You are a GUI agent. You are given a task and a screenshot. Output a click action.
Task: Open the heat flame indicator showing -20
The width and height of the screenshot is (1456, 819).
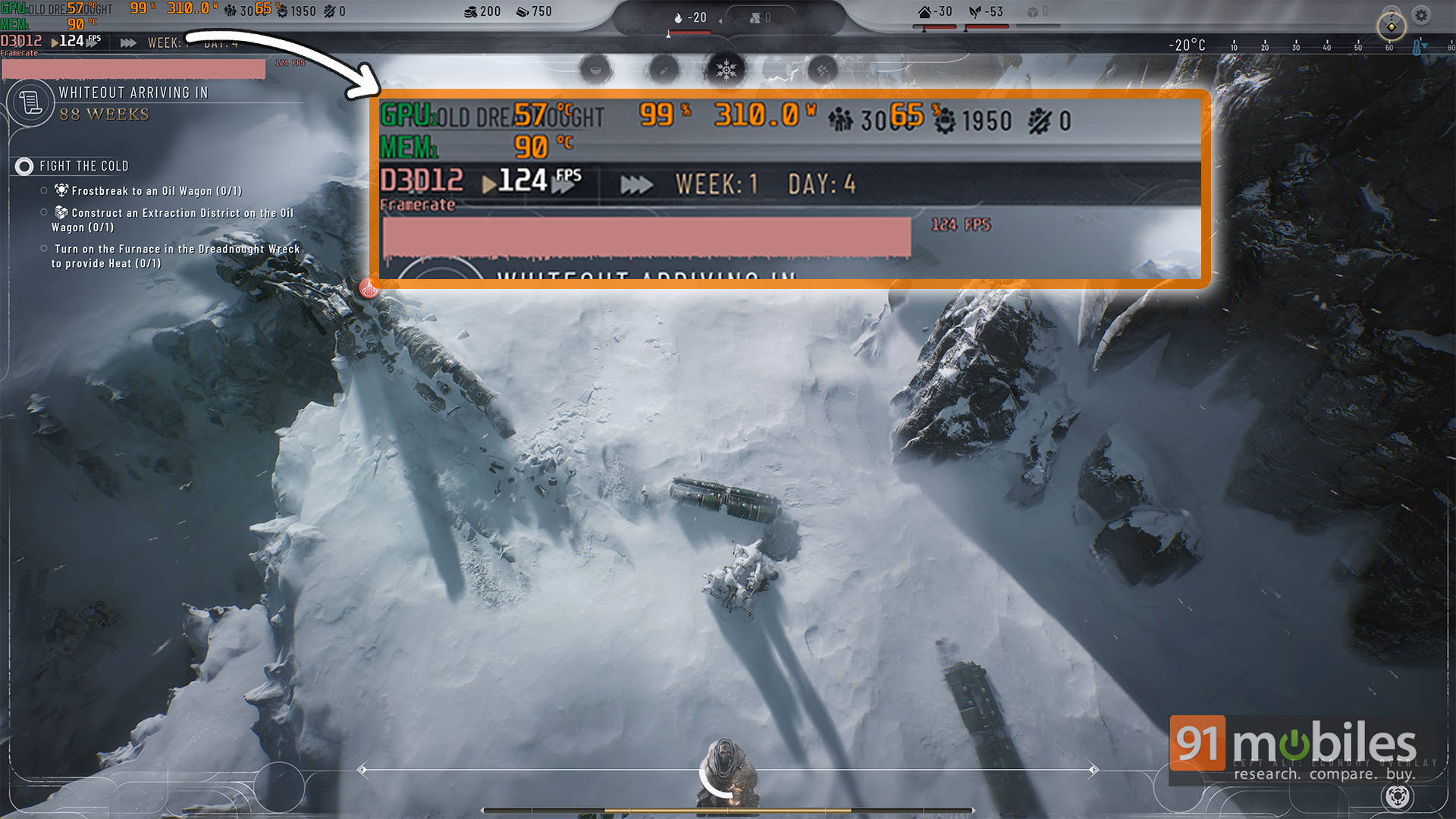point(677,17)
